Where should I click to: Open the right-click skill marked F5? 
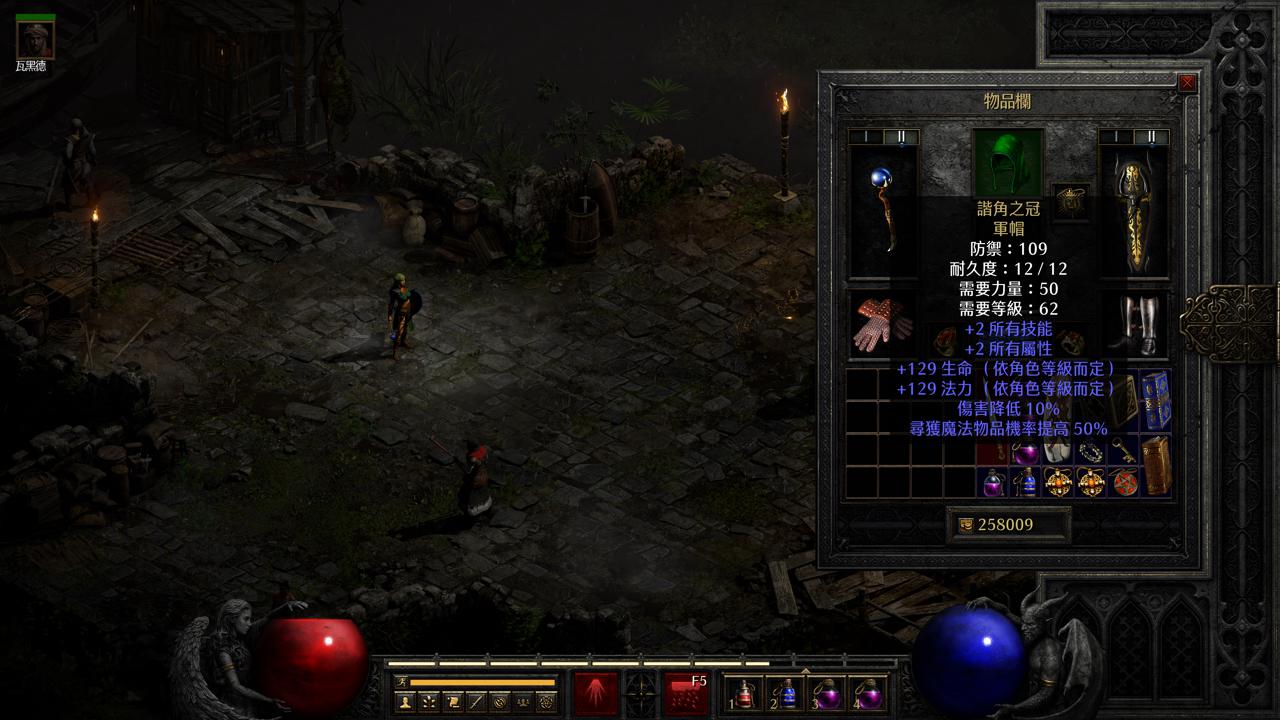[686, 693]
